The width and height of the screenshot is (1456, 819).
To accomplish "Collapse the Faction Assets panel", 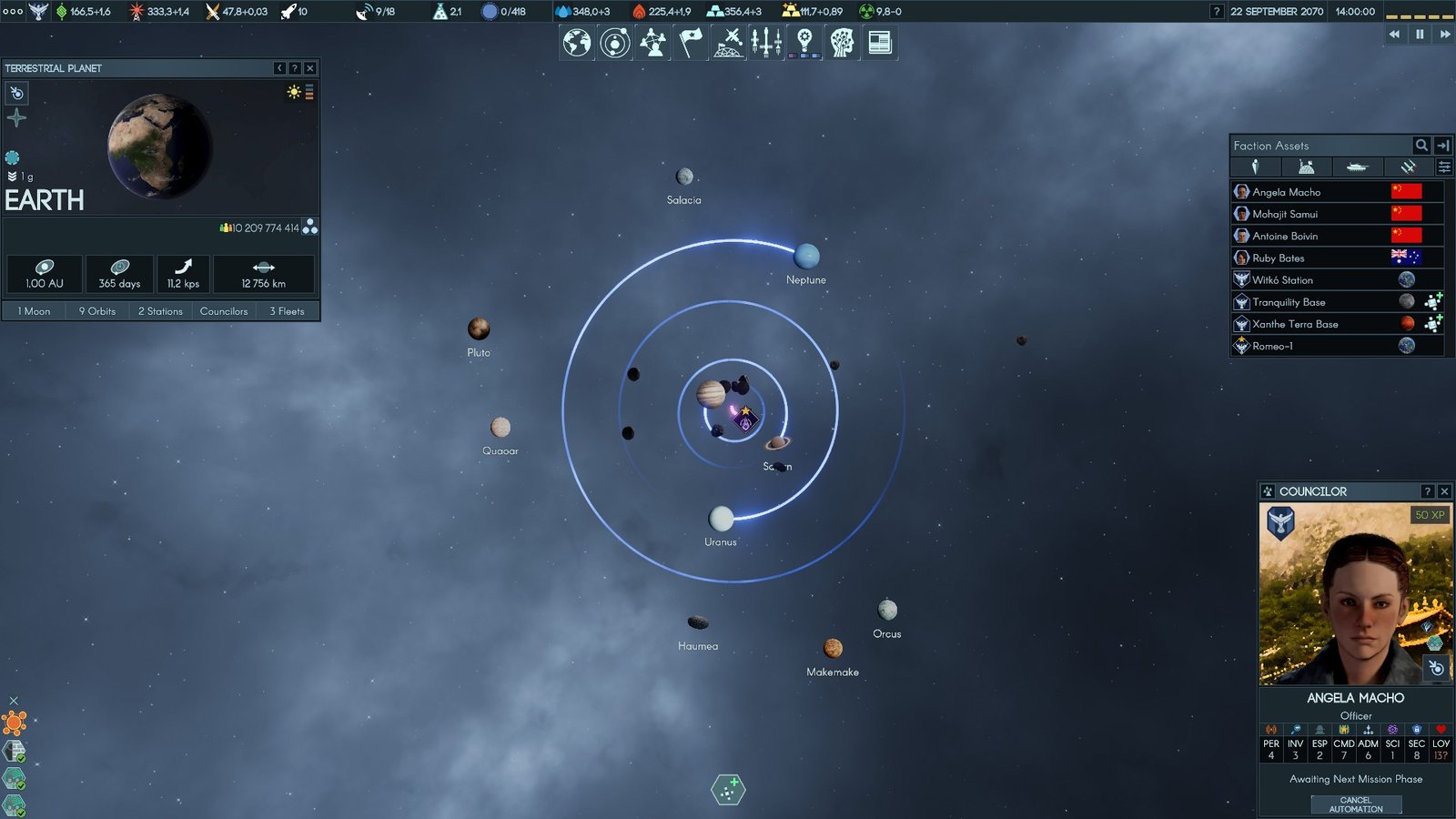I will (x=1444, y=145).
